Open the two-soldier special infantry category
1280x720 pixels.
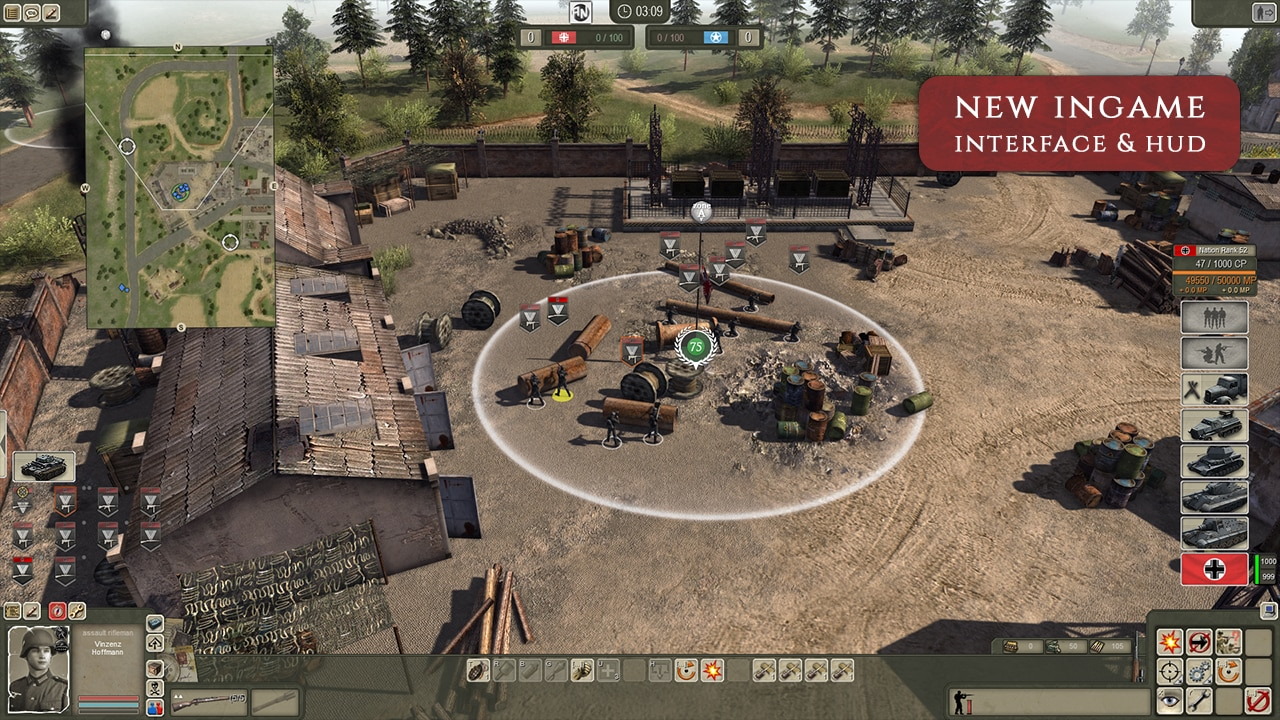click(1214, 353)
